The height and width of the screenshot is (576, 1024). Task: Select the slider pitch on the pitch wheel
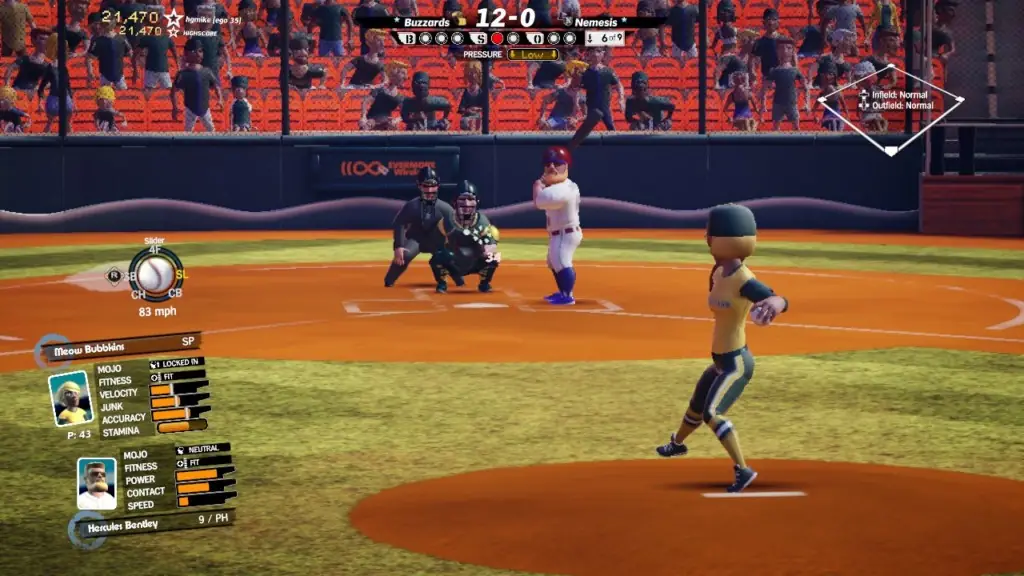181,275
